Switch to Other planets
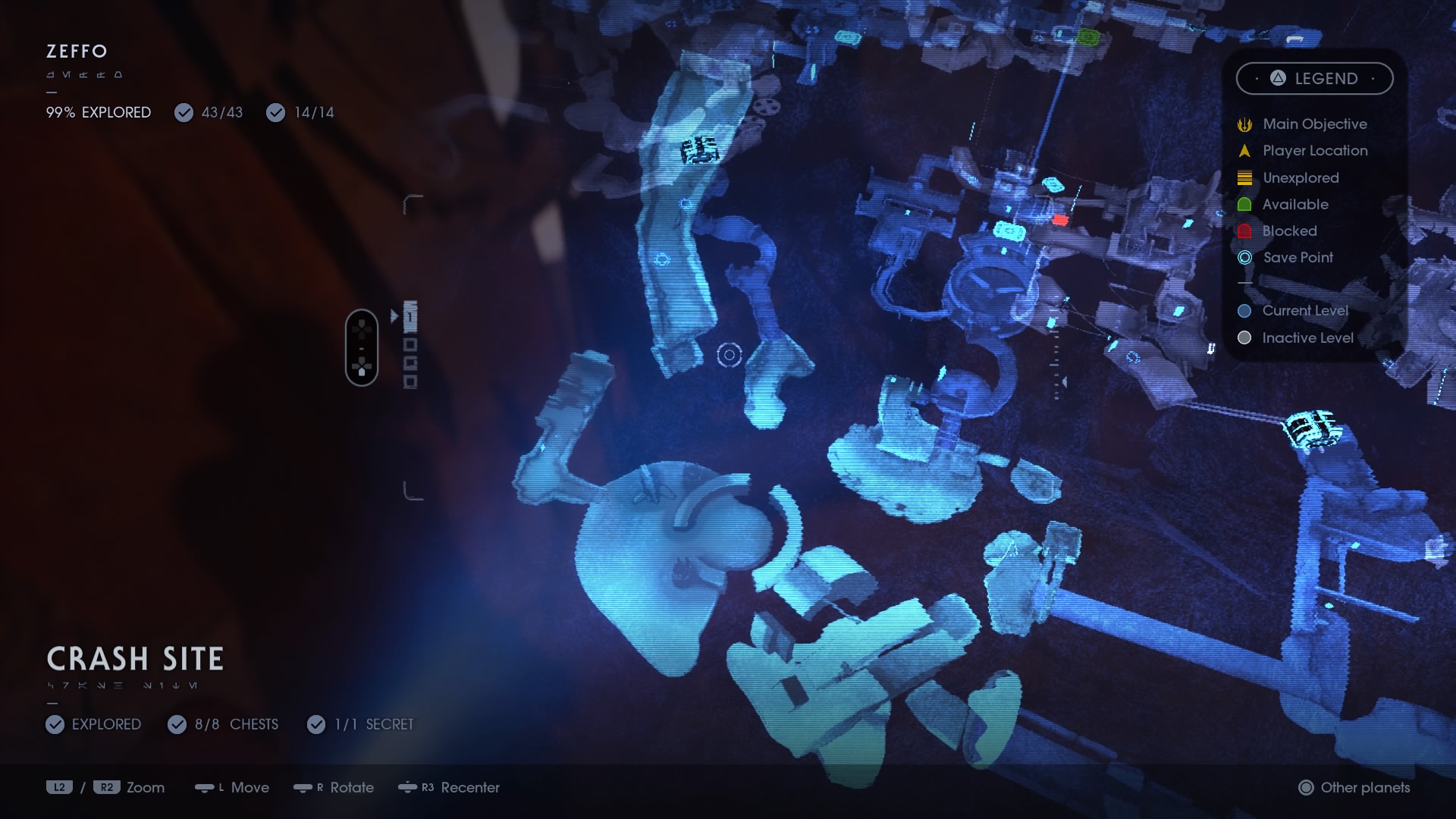This screenshot has width=1456, height=819. coord(1354,788)
